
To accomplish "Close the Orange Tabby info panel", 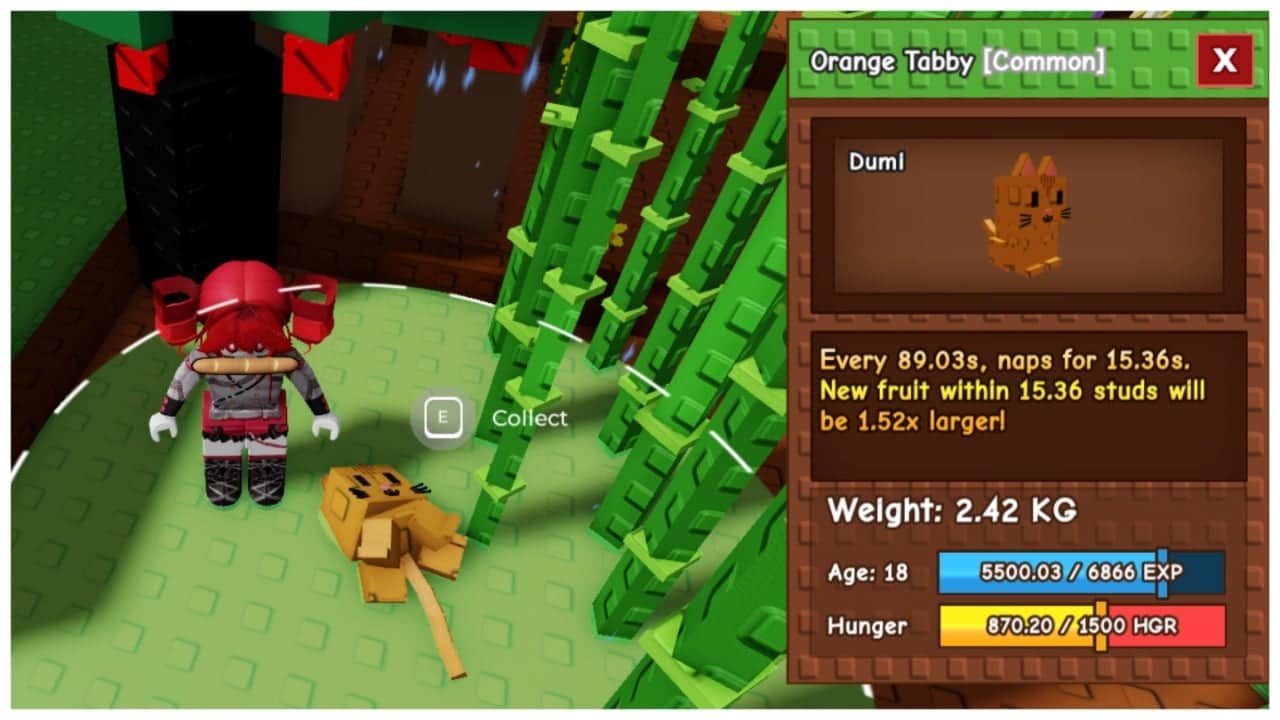I will click(x=1224, y=61).
